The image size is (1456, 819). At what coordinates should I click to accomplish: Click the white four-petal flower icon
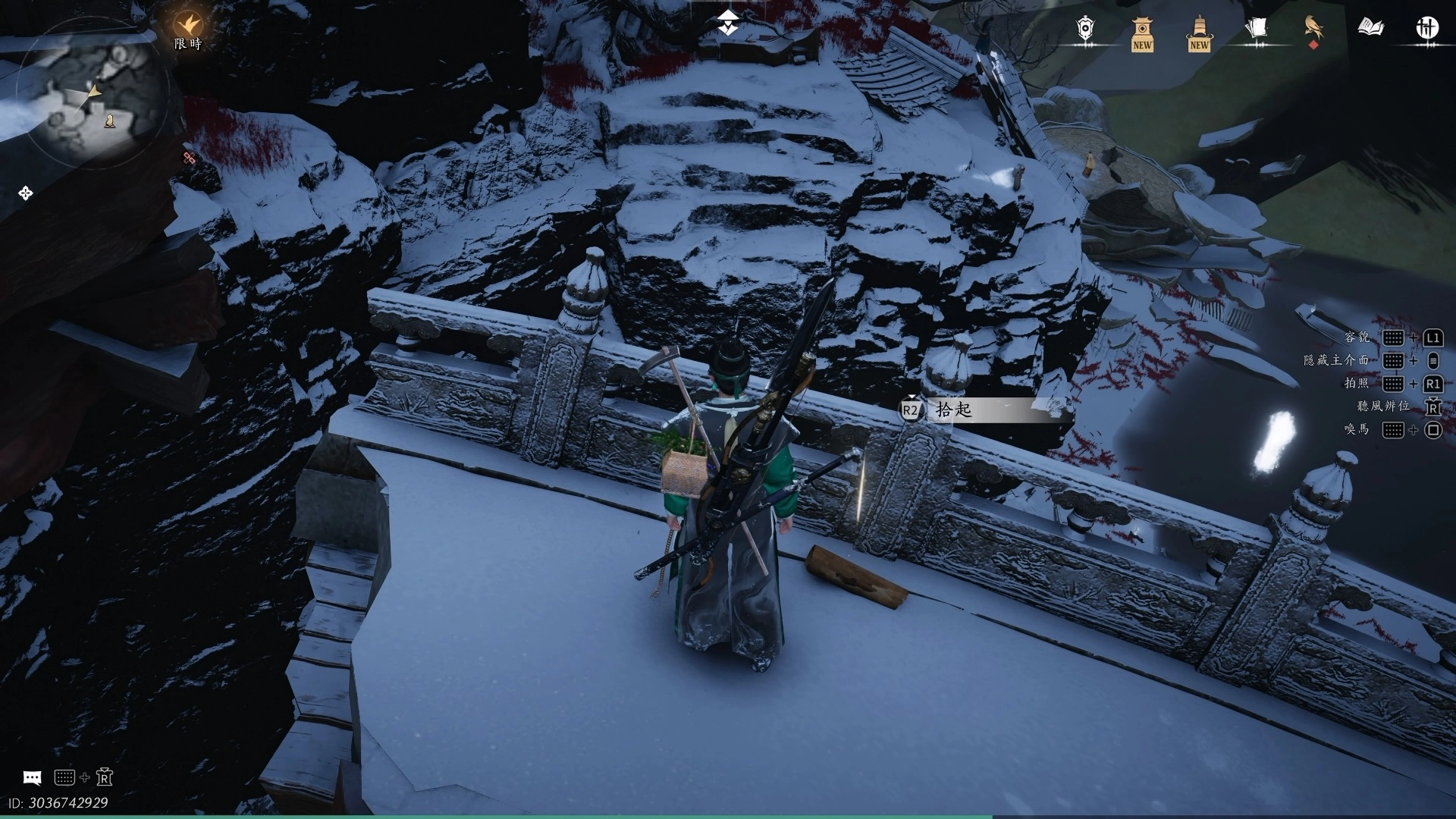point(26,193)
